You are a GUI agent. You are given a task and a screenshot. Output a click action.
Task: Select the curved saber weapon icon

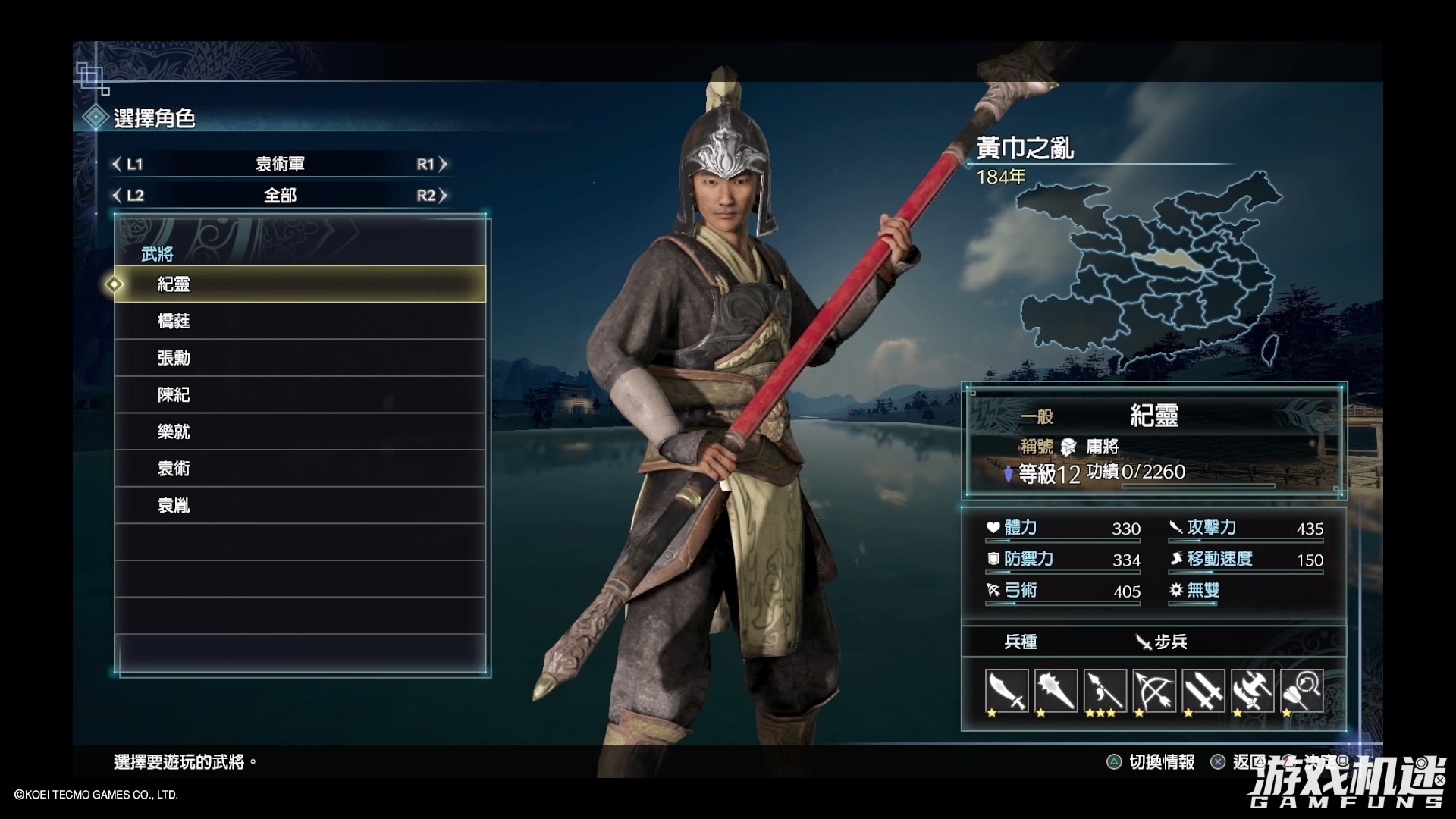tap(1006, 691)
